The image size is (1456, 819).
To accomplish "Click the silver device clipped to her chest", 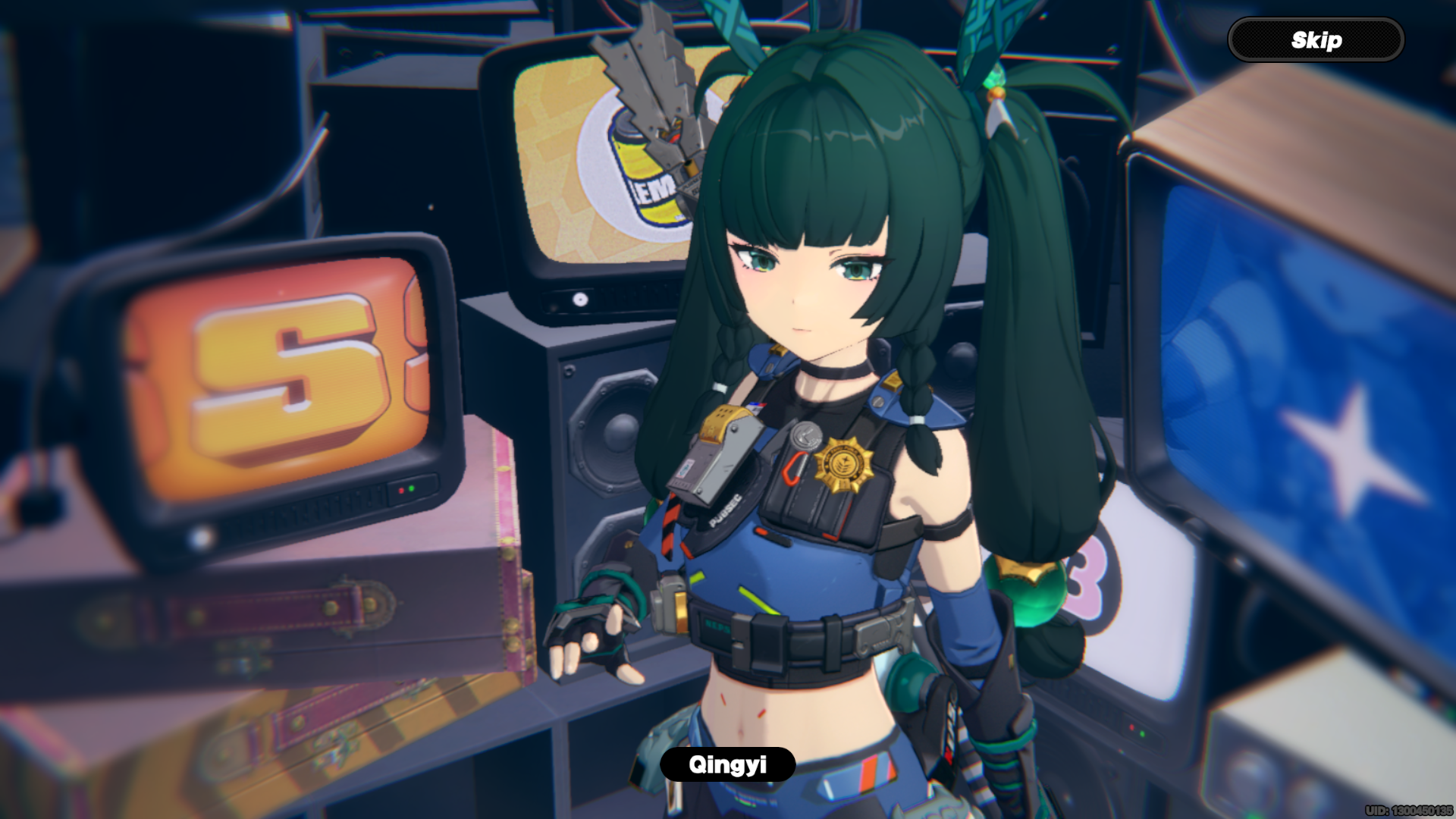I will pyautogui.click(x=713, y=463).
